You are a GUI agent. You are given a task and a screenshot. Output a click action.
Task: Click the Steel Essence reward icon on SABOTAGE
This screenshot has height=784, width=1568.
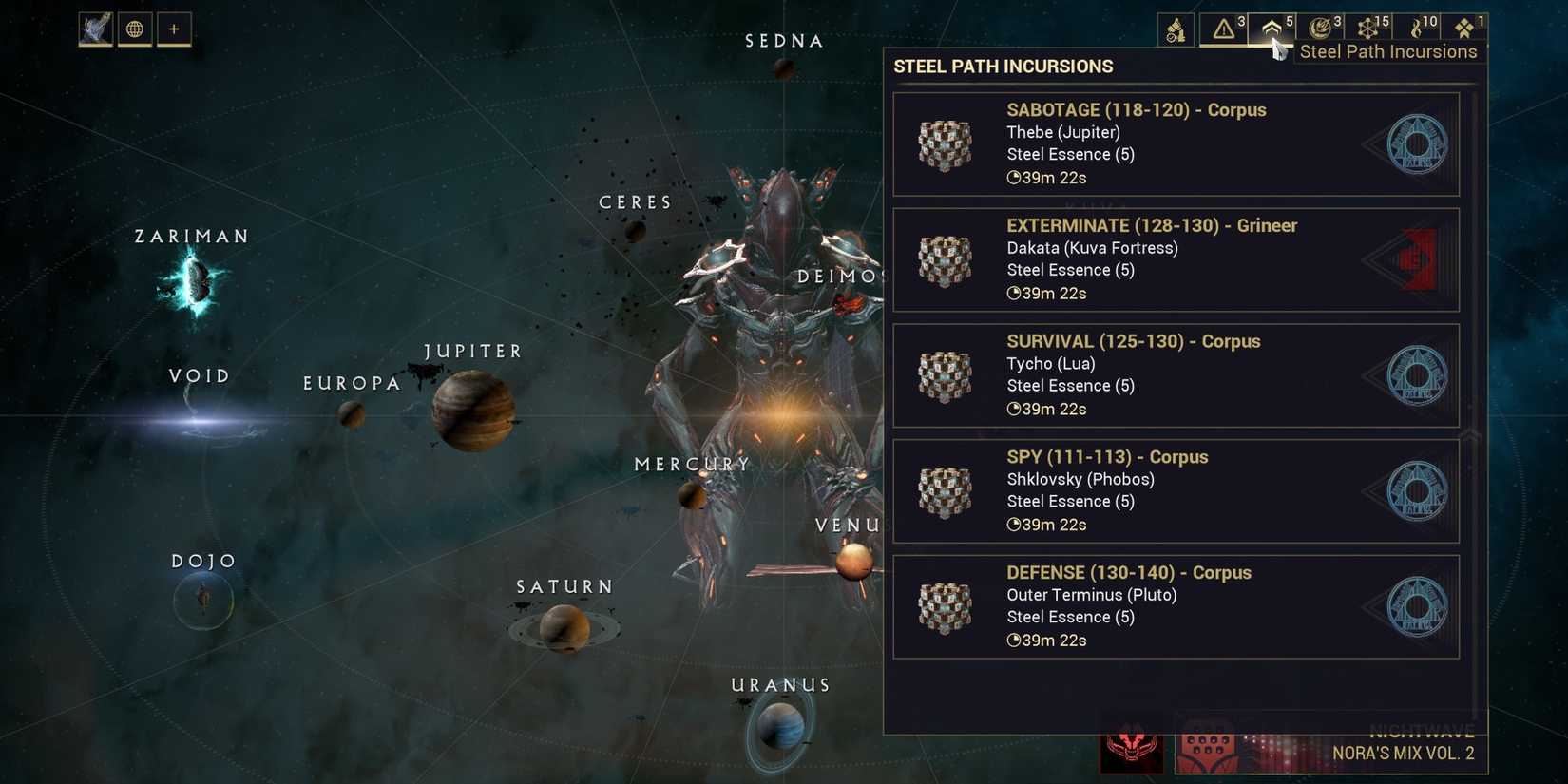(945, 144)
